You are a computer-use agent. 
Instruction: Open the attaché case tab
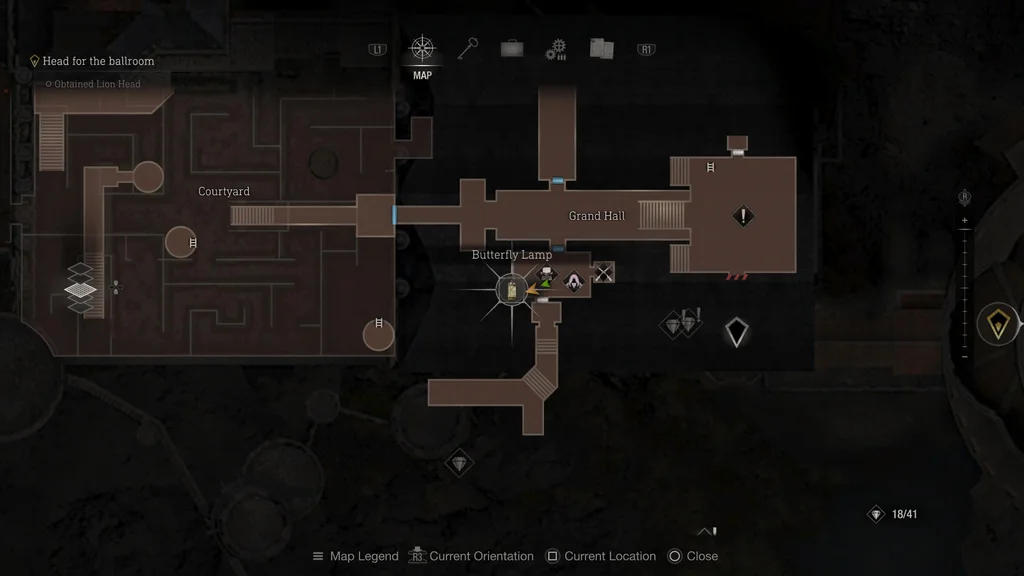(x=512, y=49)
